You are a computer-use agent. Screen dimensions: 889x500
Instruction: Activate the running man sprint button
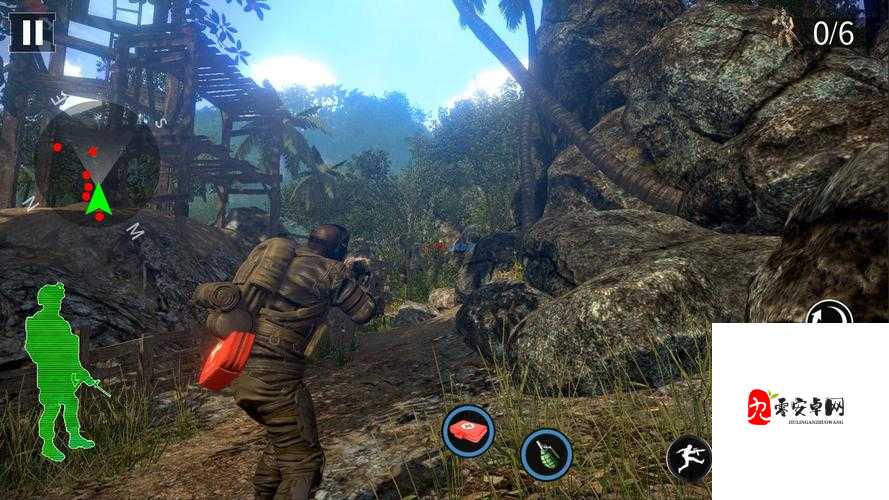[x=690, y=459]
